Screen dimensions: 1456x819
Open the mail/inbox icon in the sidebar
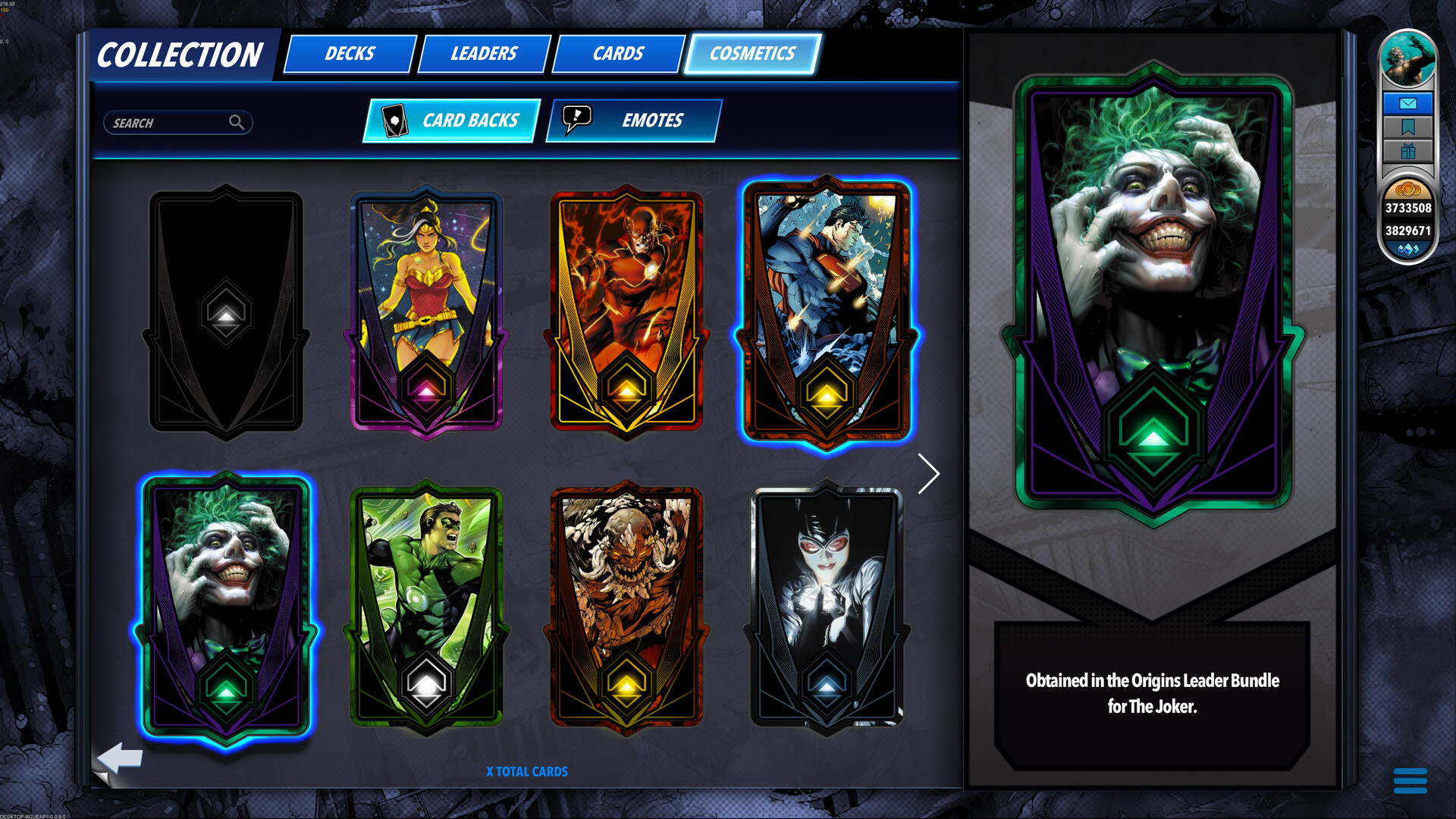[x=1408, y=102]
